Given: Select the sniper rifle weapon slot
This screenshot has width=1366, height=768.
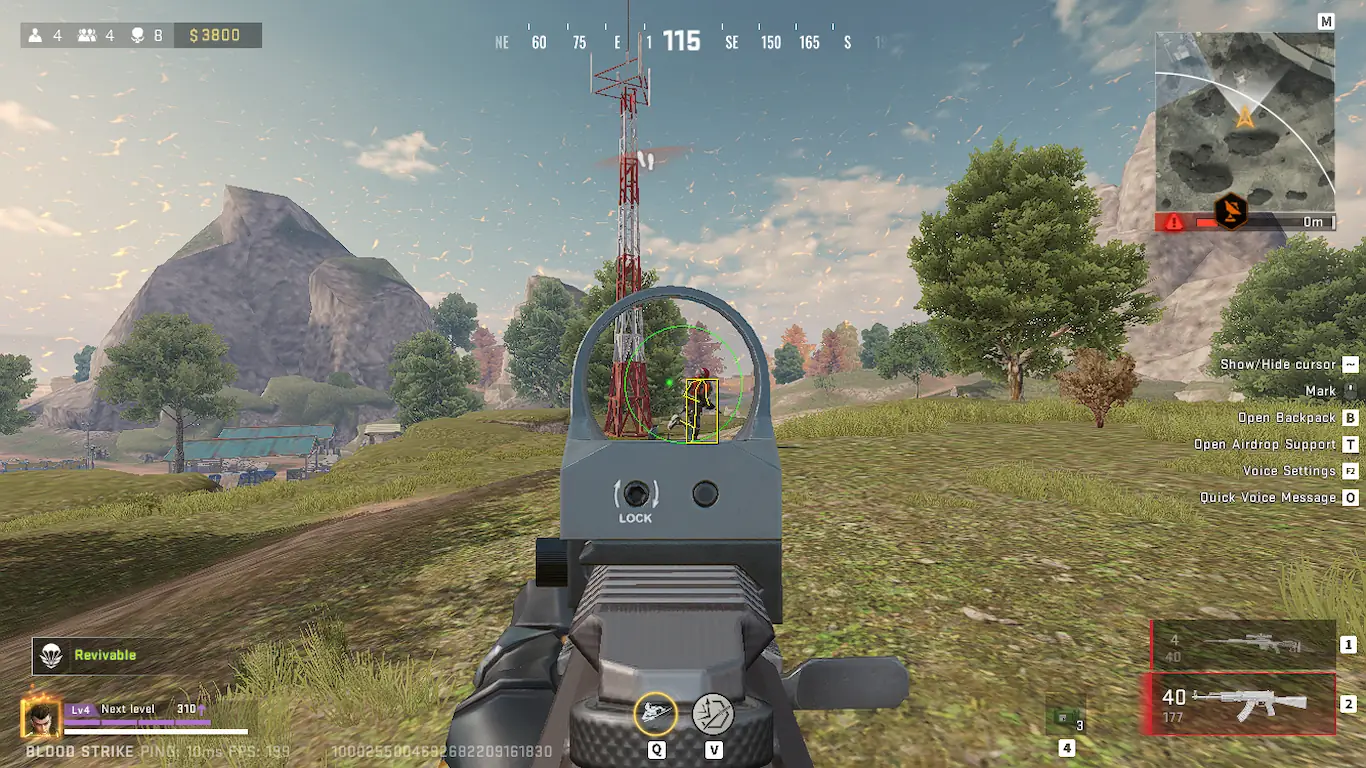Looking at the screenshot, I should click(1243, 645).
